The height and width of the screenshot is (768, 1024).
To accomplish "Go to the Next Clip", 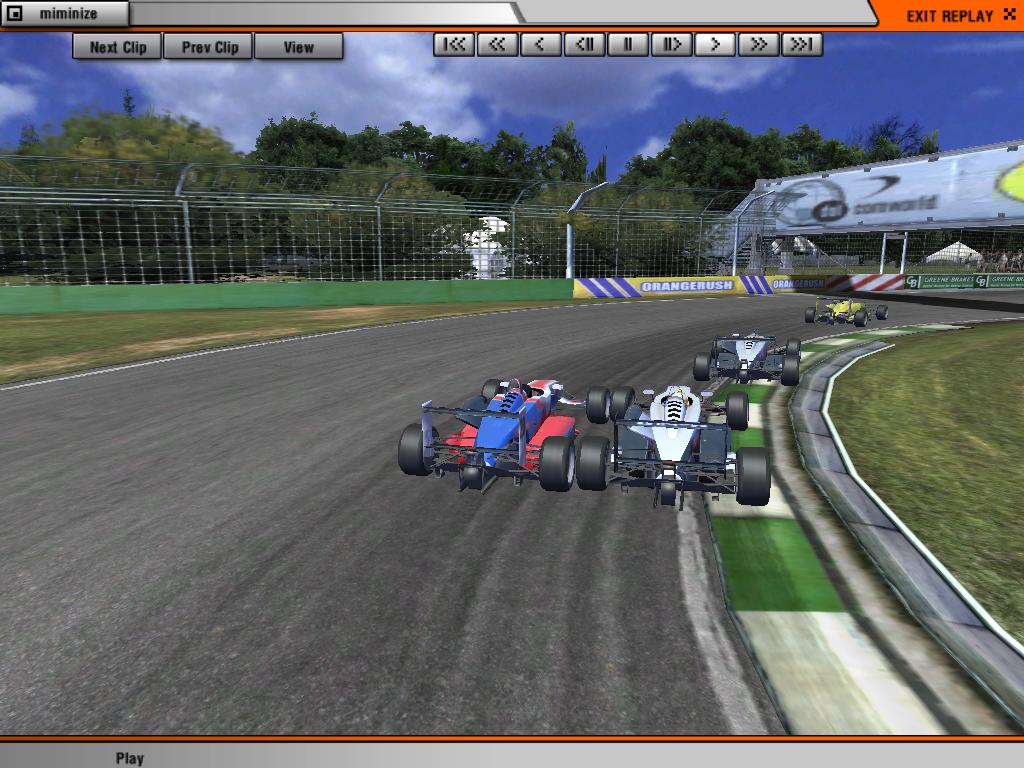I will pos(117,47).
